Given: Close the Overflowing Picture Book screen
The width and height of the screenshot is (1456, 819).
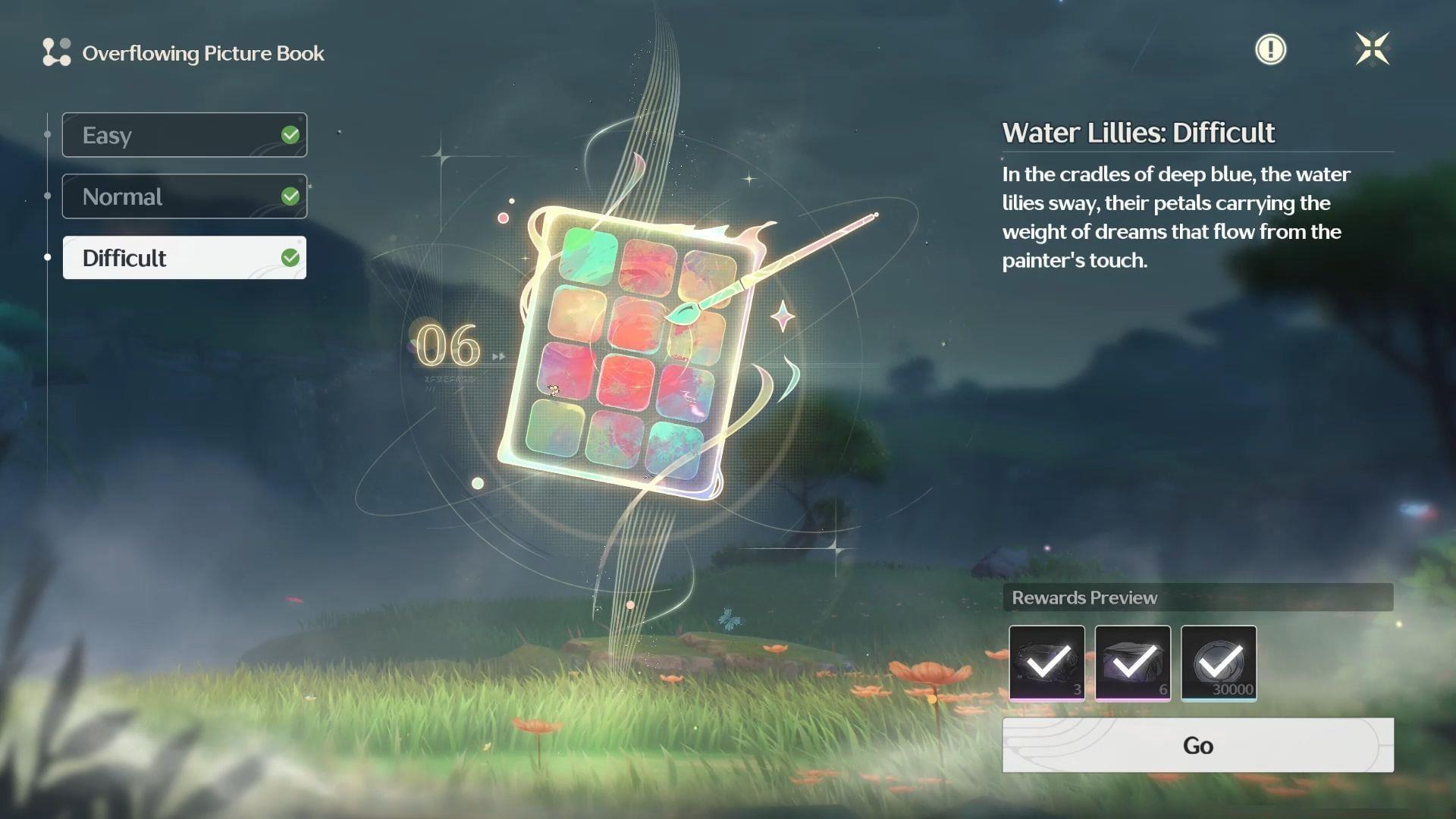Looking at the screenshot, I should (1374, 49).
